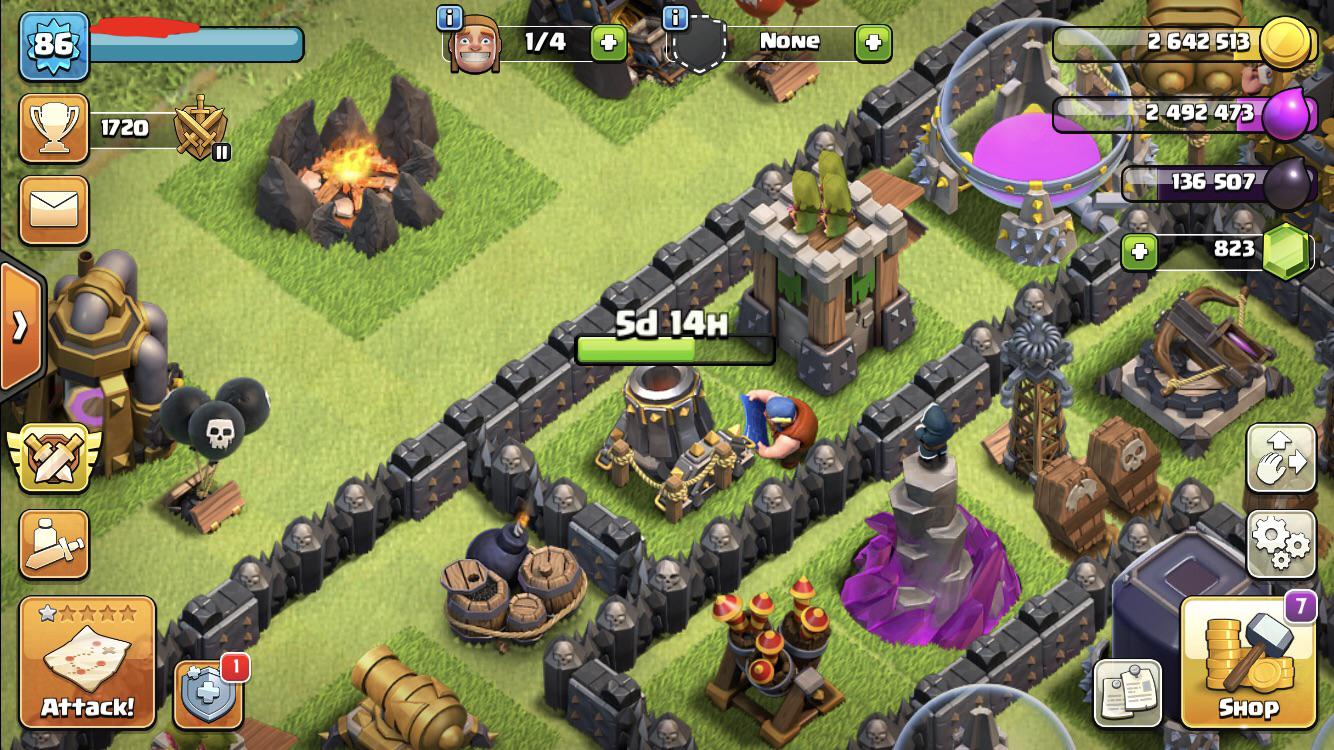Image resolution: width=1334 pixels, height=750 pixels.
Task: Expand the left sidebar arrow tab
Action: coord(20,325)
